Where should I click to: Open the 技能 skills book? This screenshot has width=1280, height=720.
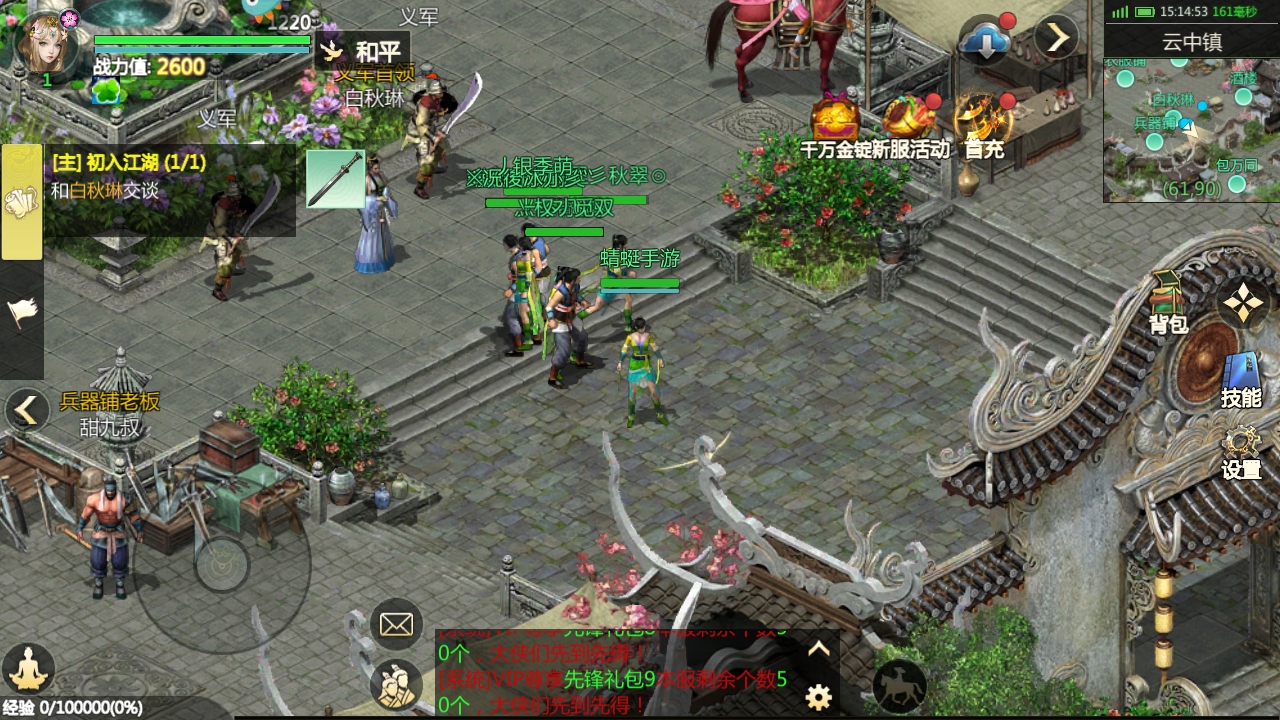[1241, 379]
